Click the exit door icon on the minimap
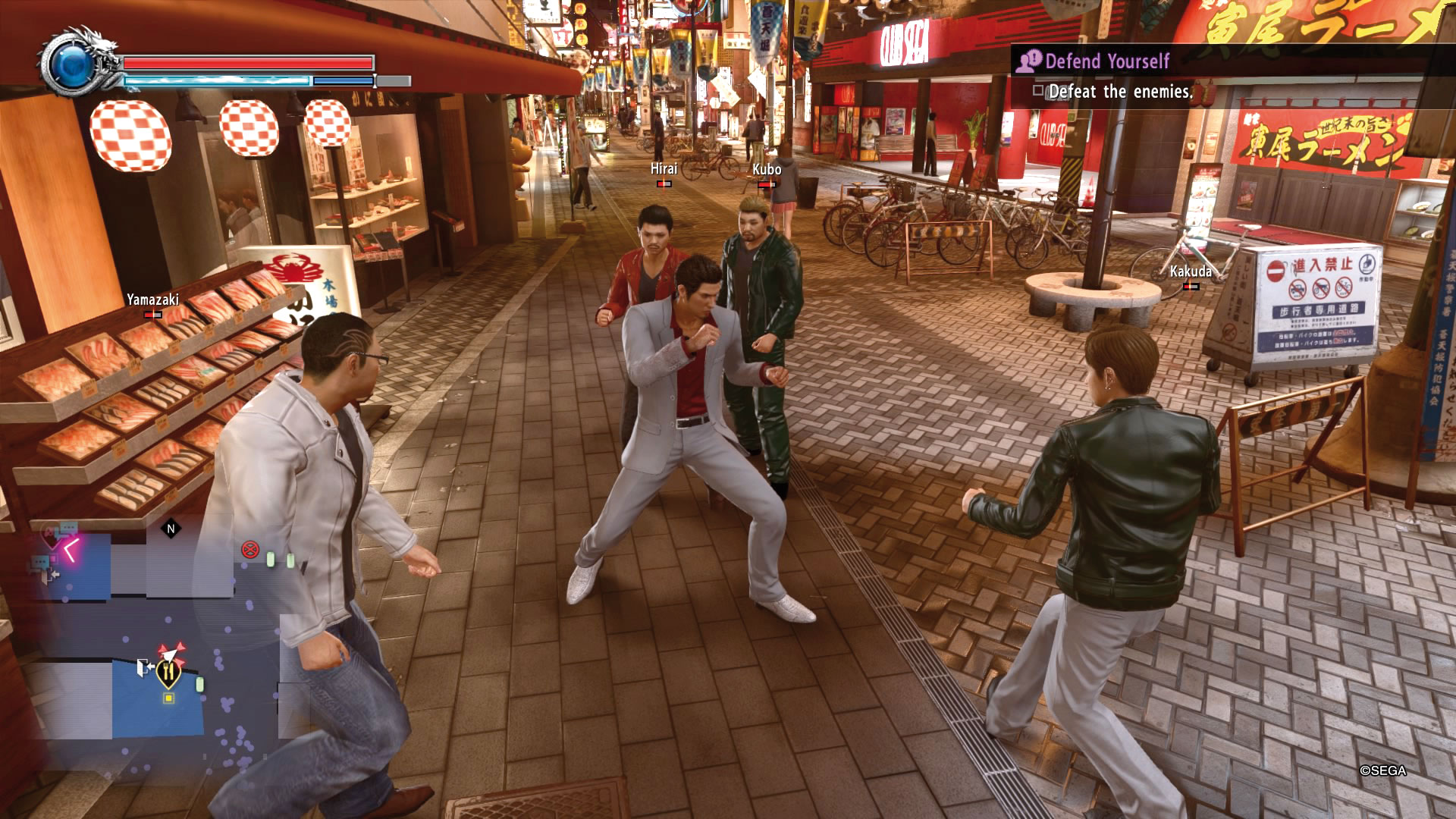Screen dimensions: 1456x819 click(144, 668)
